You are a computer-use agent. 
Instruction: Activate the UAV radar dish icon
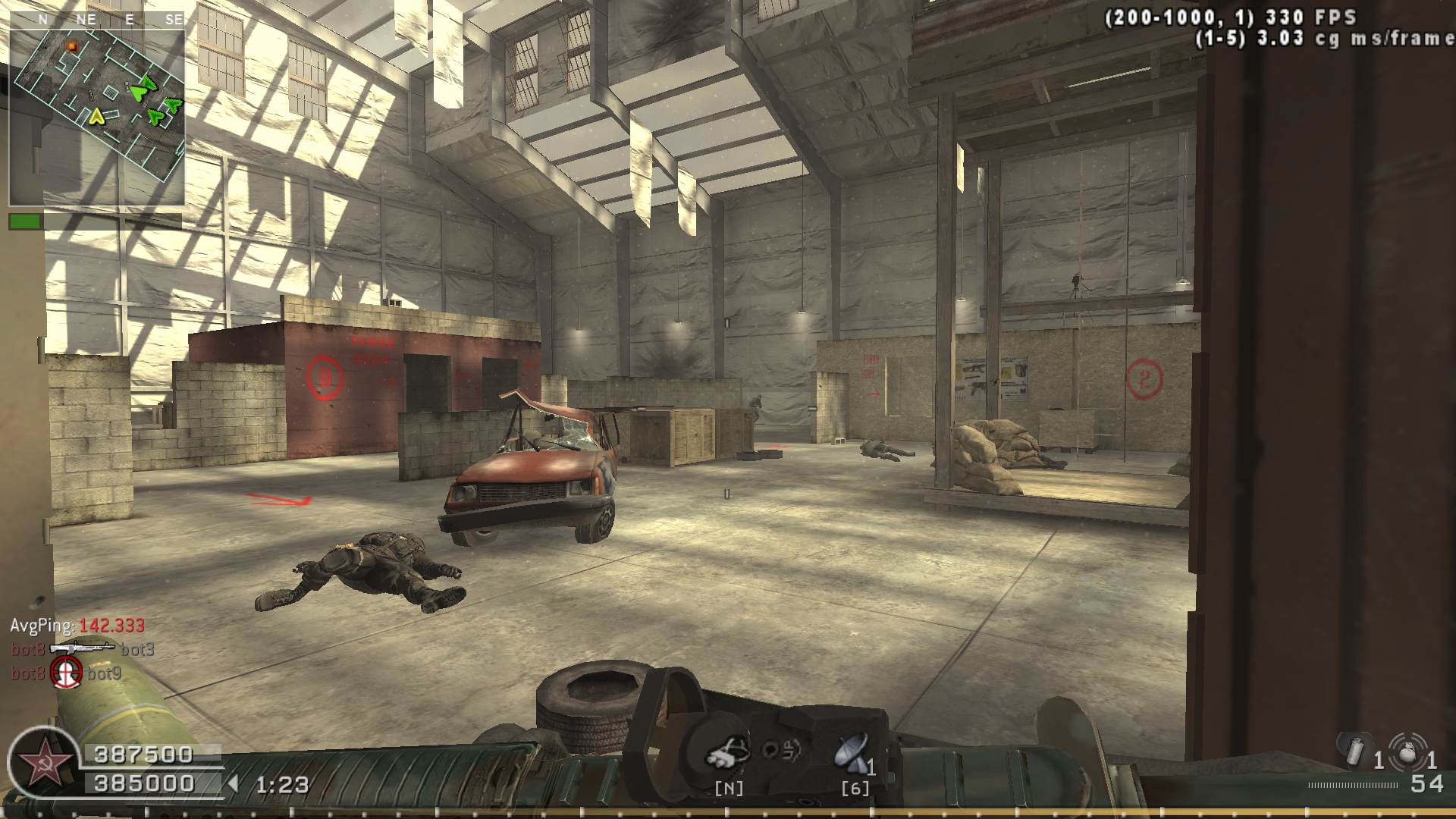(851, 752)
